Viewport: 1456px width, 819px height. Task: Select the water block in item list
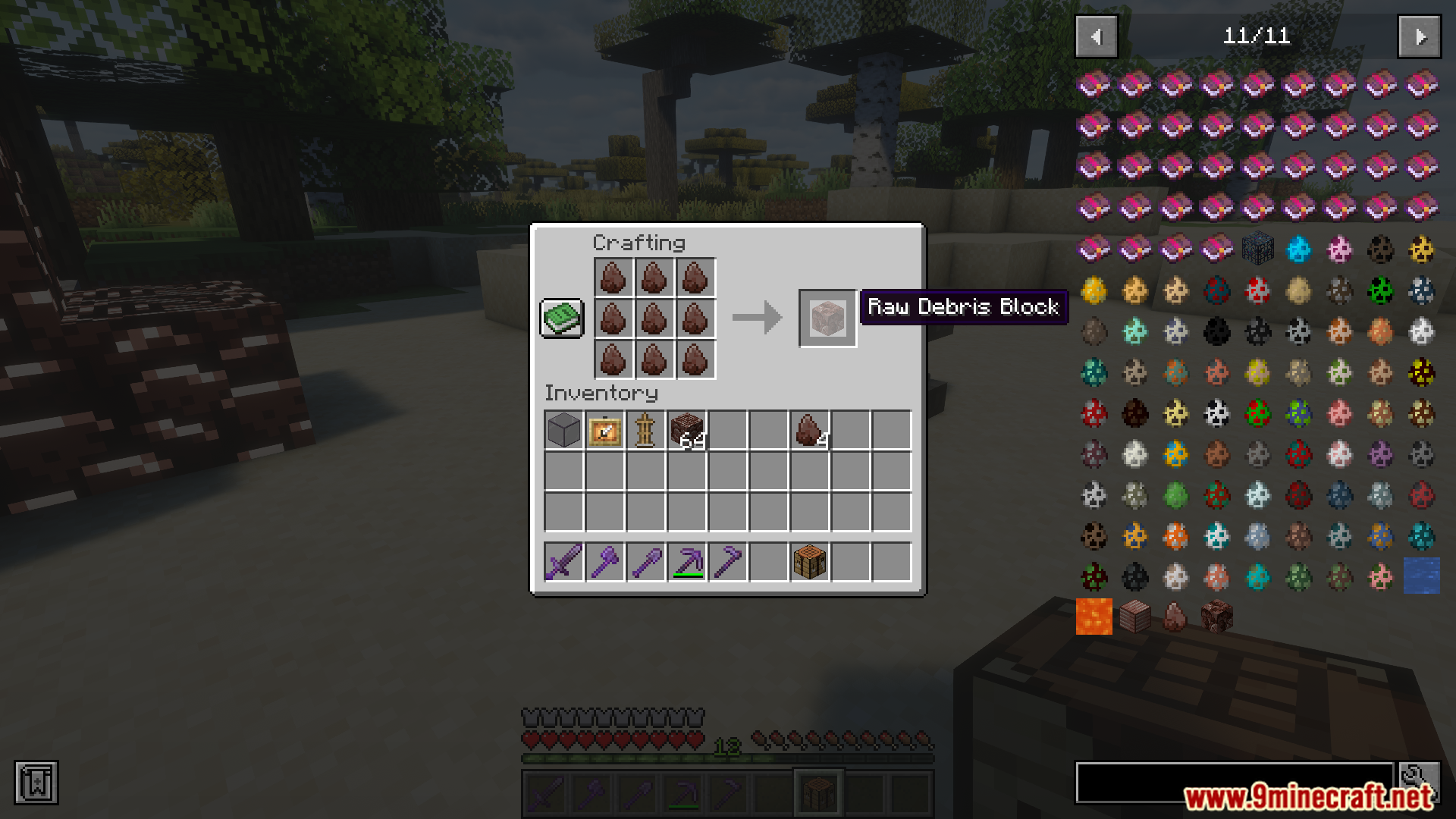pos(1422,576)
